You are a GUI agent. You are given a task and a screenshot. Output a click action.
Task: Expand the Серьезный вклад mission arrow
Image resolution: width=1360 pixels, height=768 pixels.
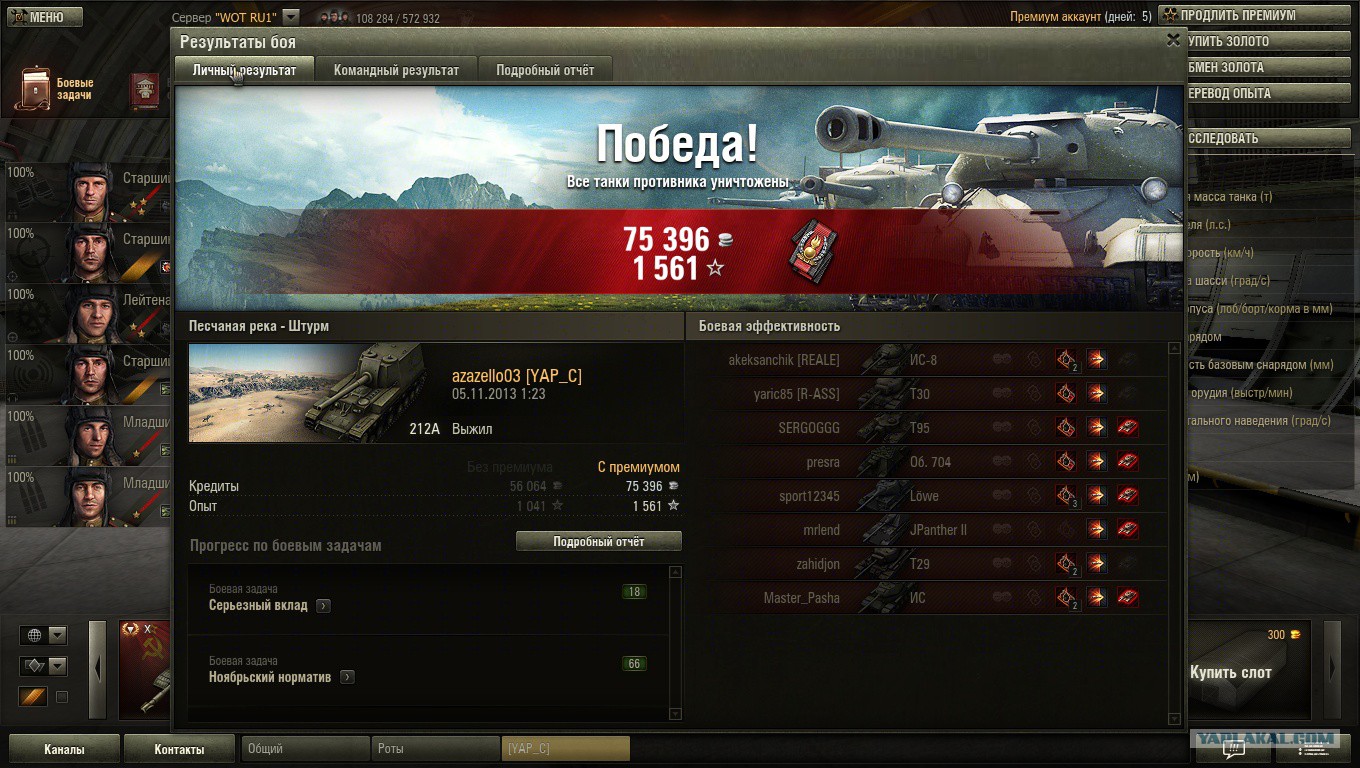click(323, 605)
